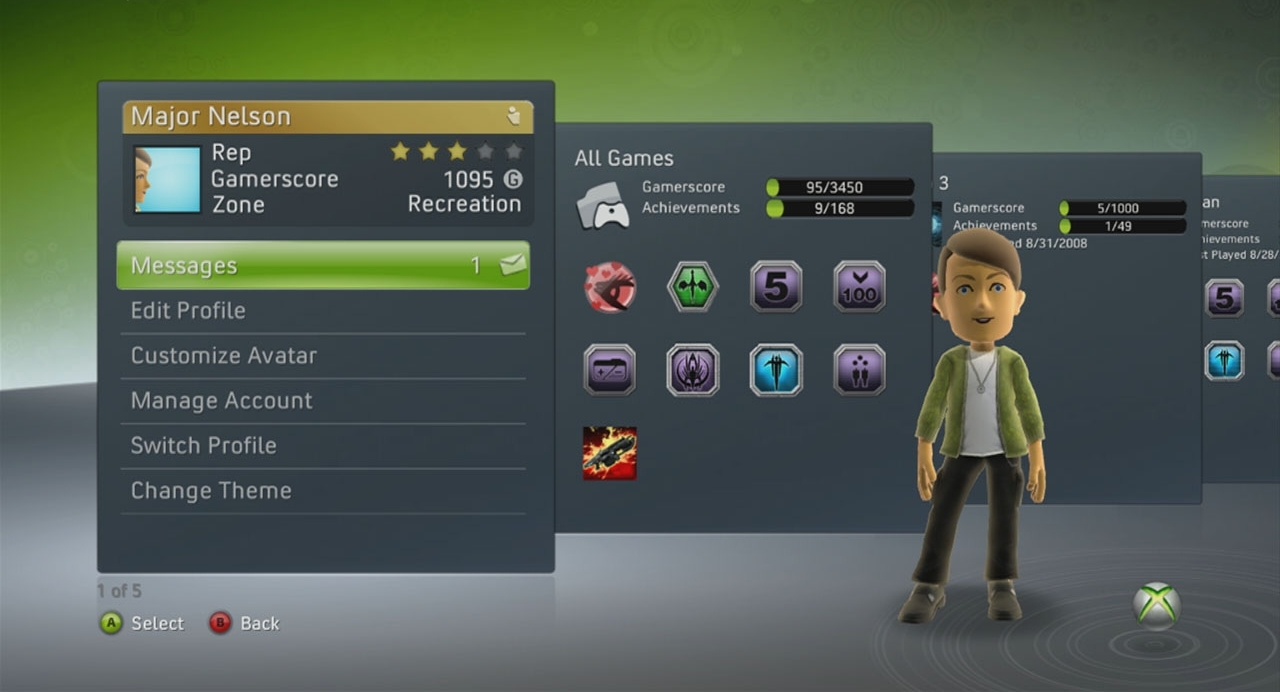Viewport: 1280px width, 692px height.
Task: Click the All Games controller icon
Action: point(603,204)
